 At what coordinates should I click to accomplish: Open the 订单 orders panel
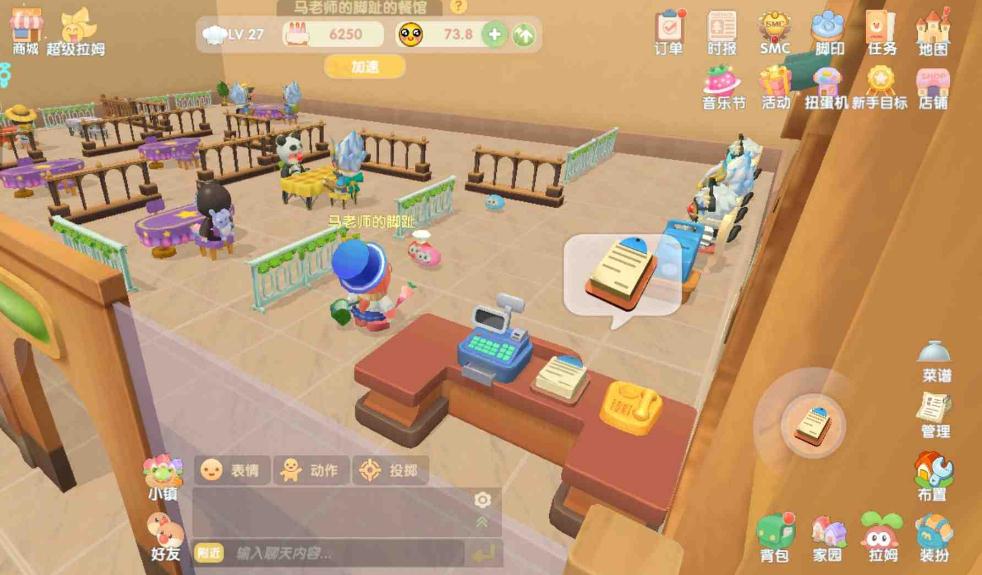[669, 30]
